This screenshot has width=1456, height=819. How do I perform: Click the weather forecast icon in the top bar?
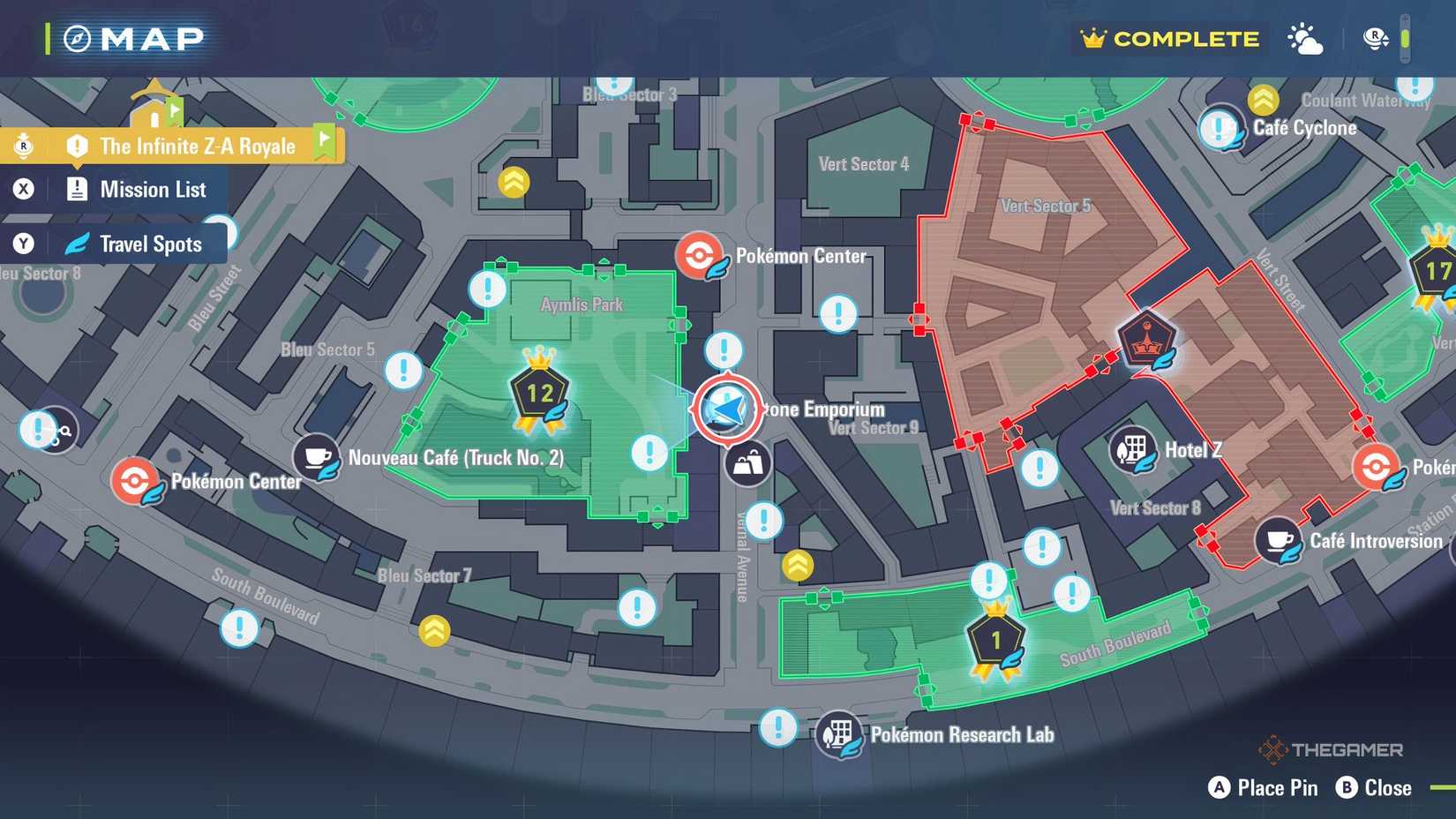(x=1304, y=39)
